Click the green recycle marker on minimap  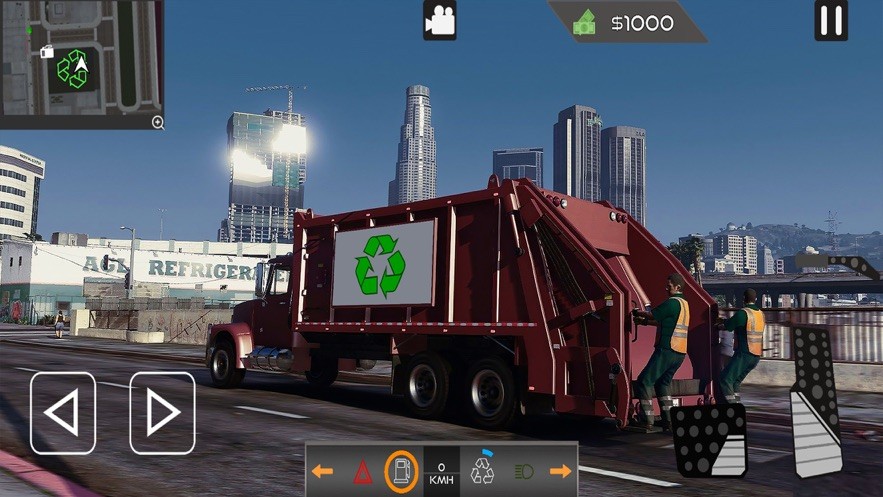[x=72, y=69]
